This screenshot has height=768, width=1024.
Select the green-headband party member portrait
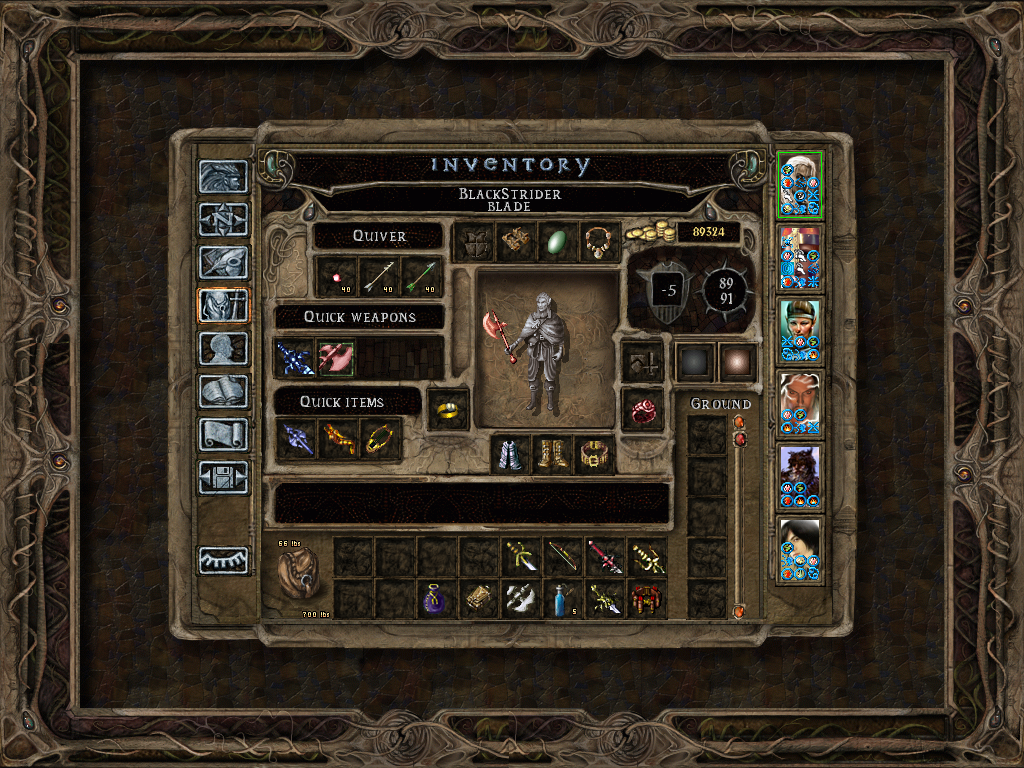[800, 331]
